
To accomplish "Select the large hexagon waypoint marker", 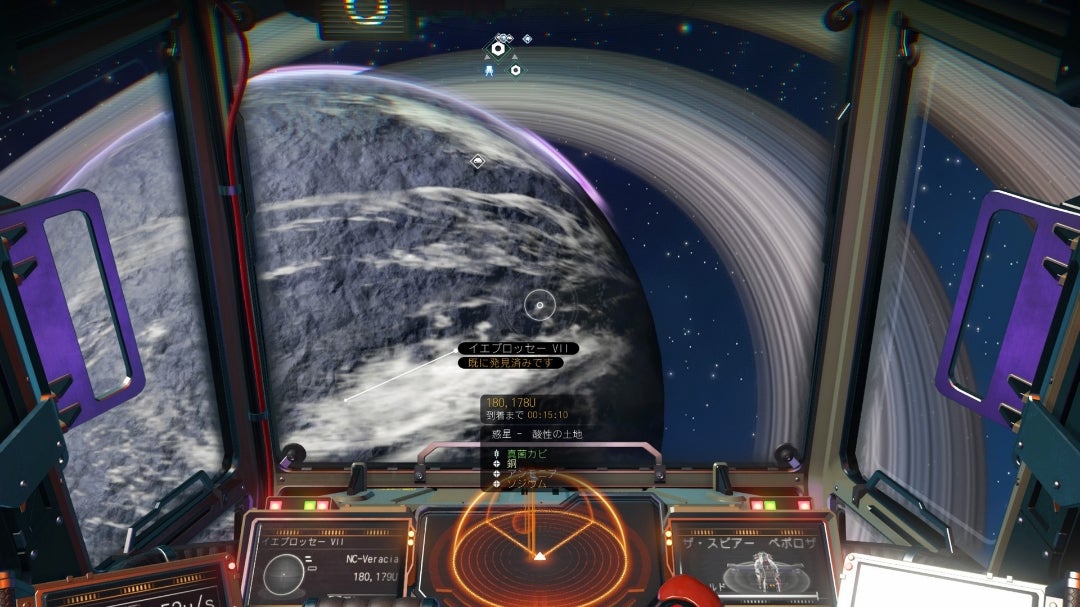I will pyautogui.click(x=497, y=48).
